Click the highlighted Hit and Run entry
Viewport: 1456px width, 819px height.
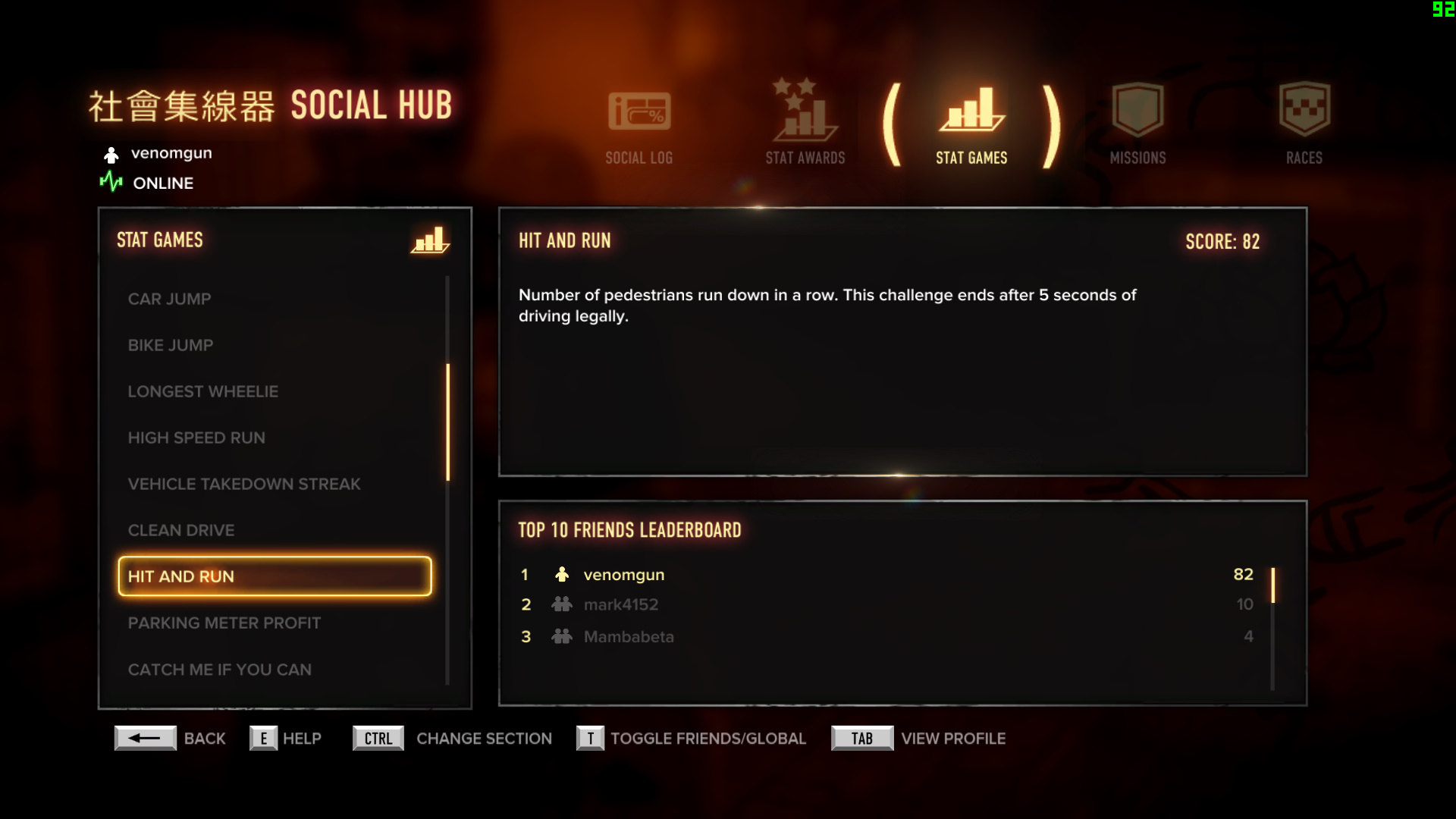click(x=275, y=576)
